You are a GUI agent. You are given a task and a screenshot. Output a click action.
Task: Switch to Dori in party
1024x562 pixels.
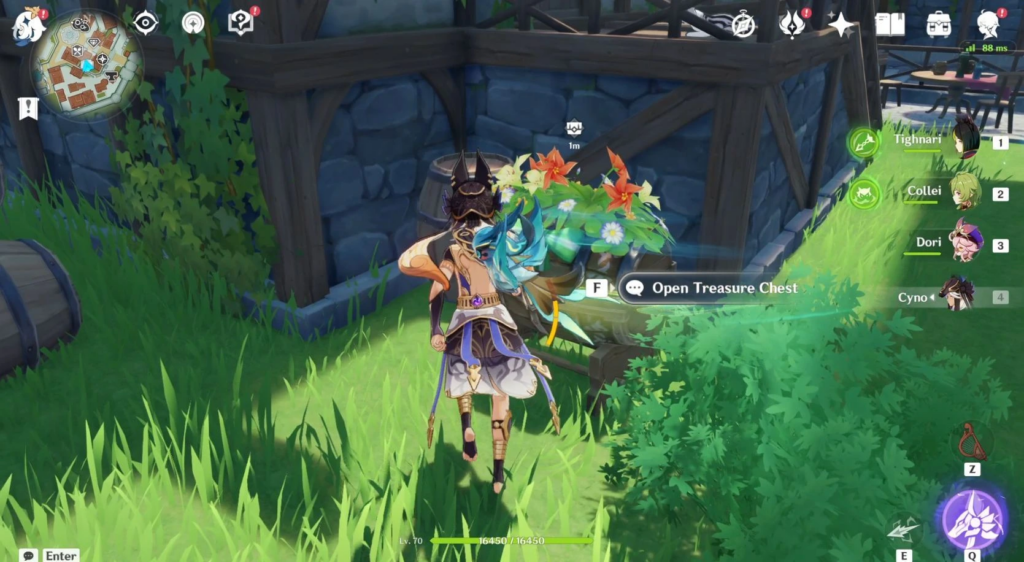[x=964, y=243]
